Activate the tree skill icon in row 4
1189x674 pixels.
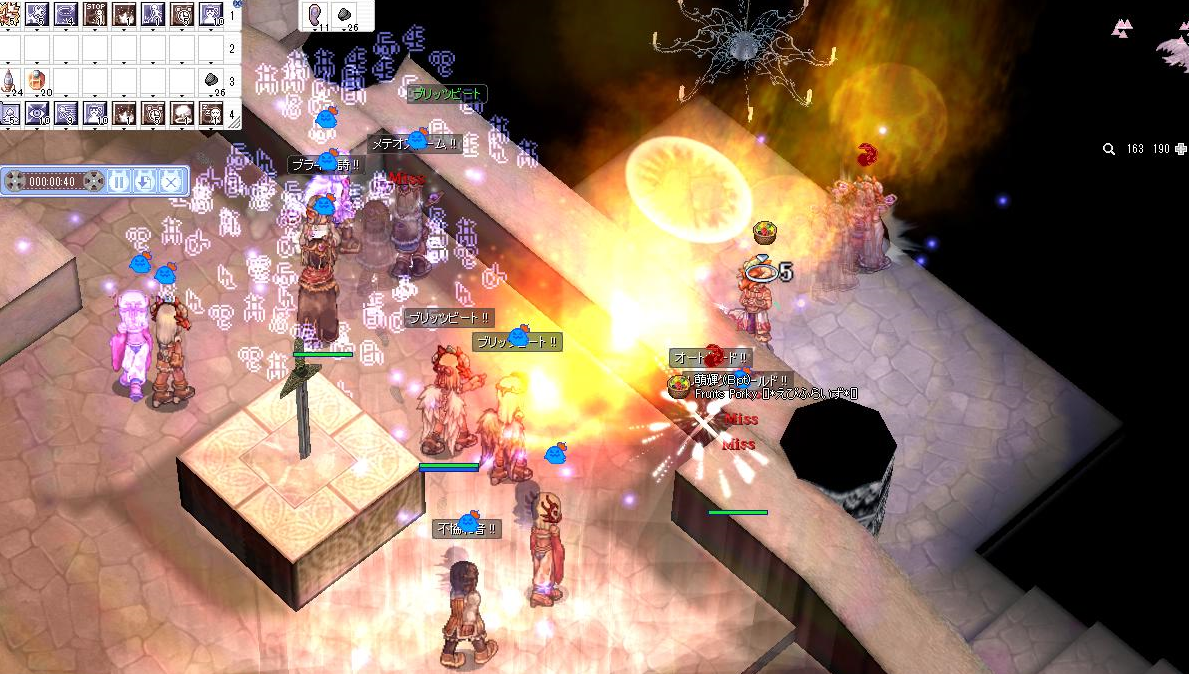(183, 113)
